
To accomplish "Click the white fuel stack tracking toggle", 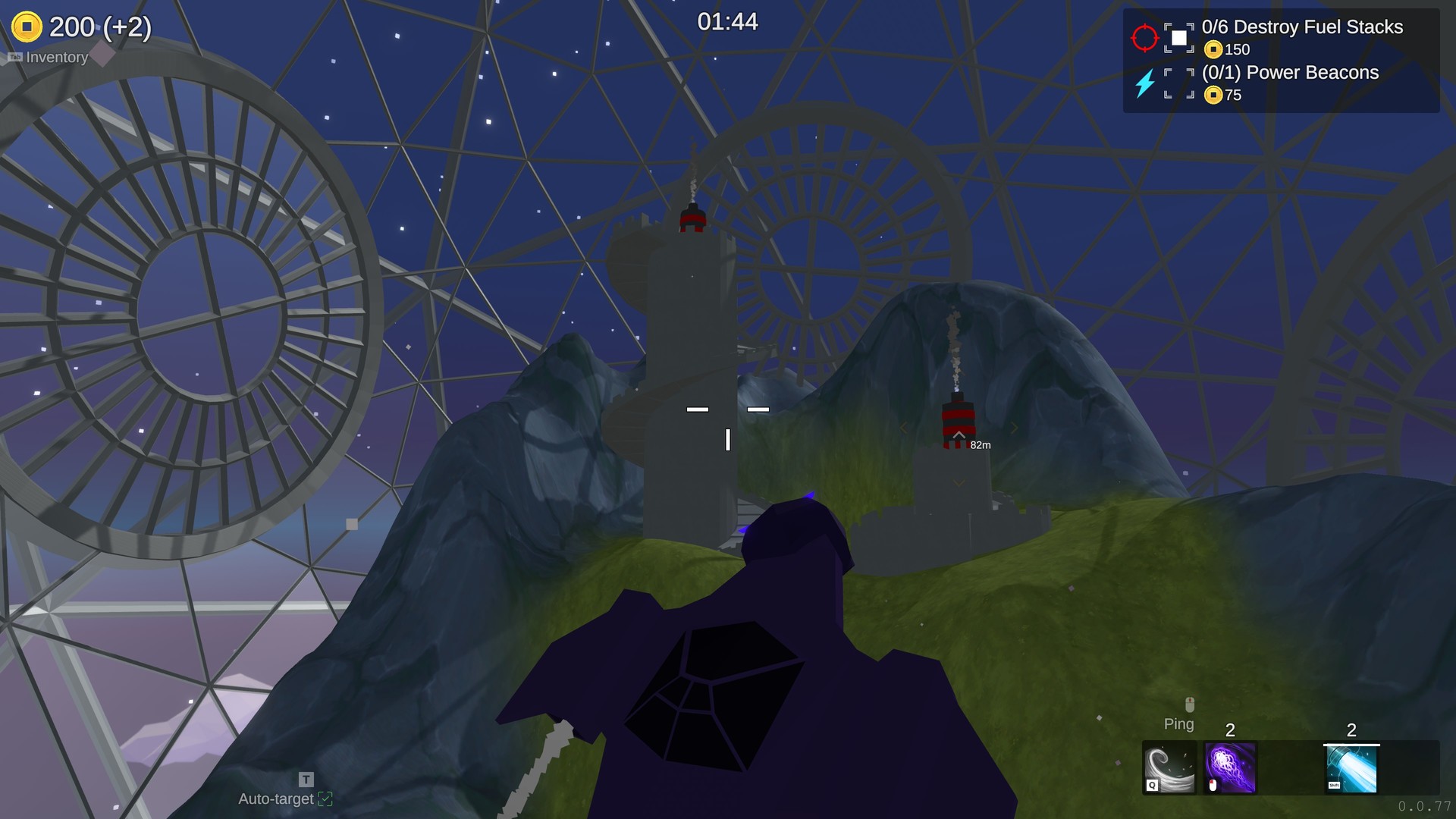I will pos(1178,38).
